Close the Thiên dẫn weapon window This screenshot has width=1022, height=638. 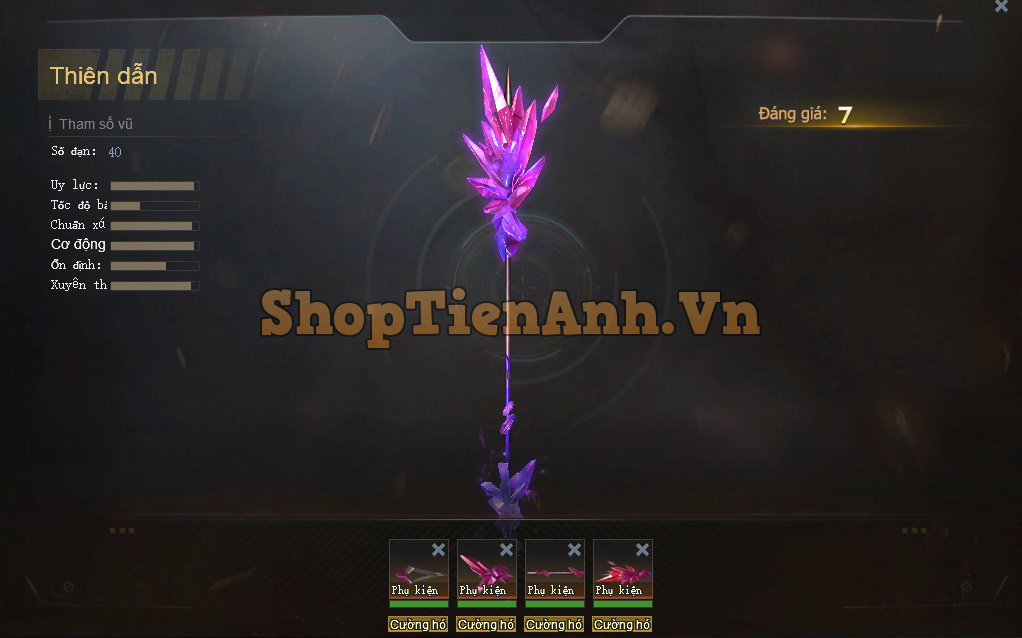click(1001, 6)
